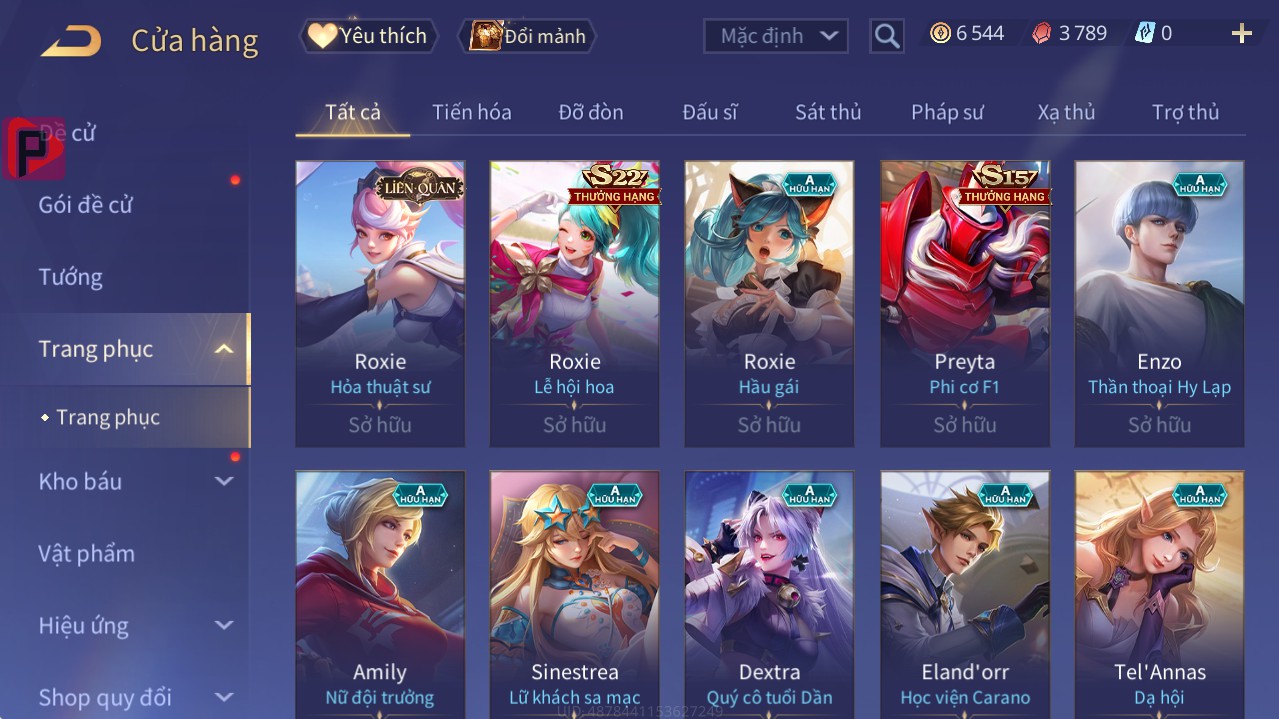This screenshot has width=1279, height=719.
Task: Open the Tướng shop section
Action: [x=70, y=277]
